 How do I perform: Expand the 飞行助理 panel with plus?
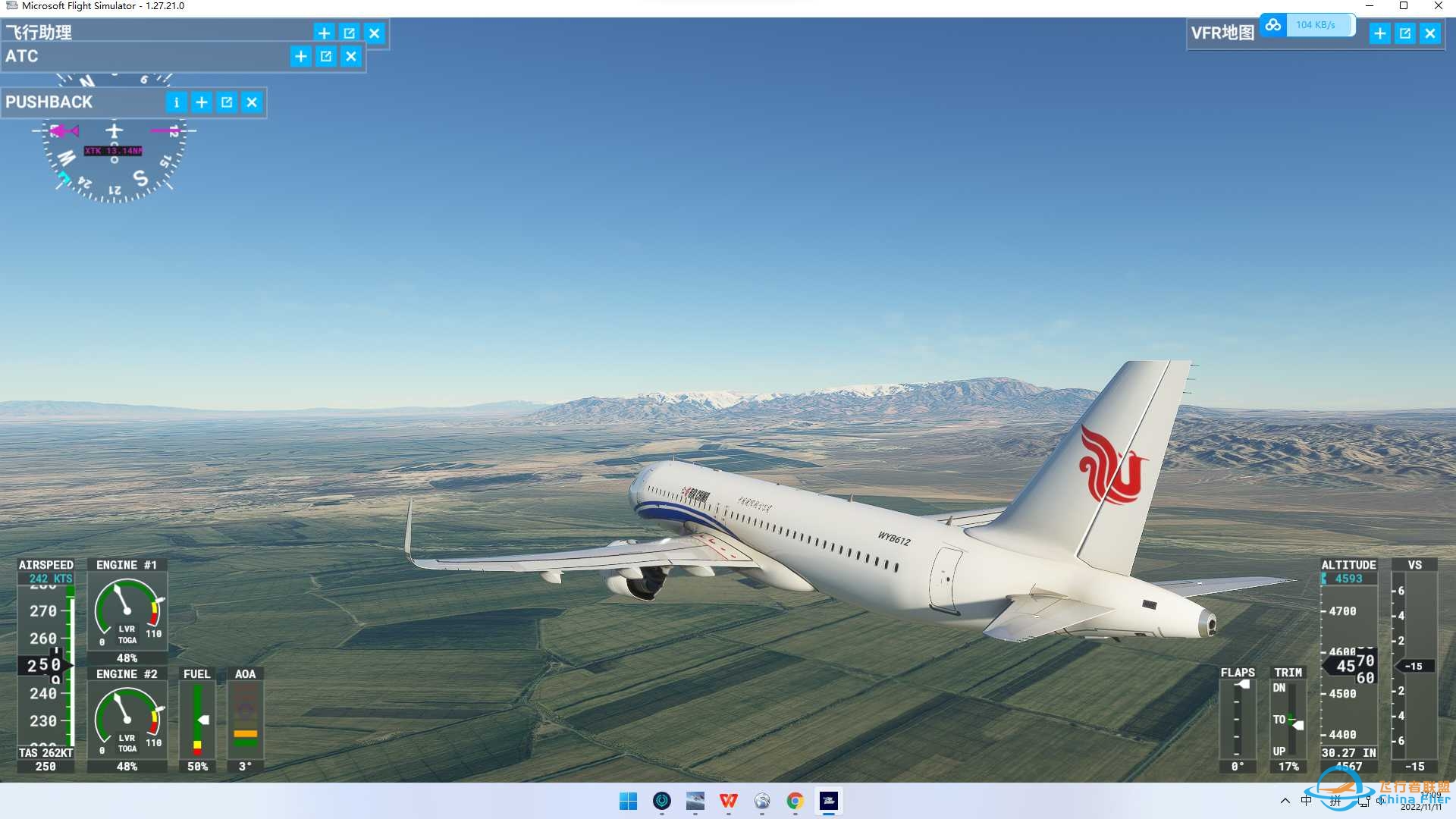coord(324,33)
